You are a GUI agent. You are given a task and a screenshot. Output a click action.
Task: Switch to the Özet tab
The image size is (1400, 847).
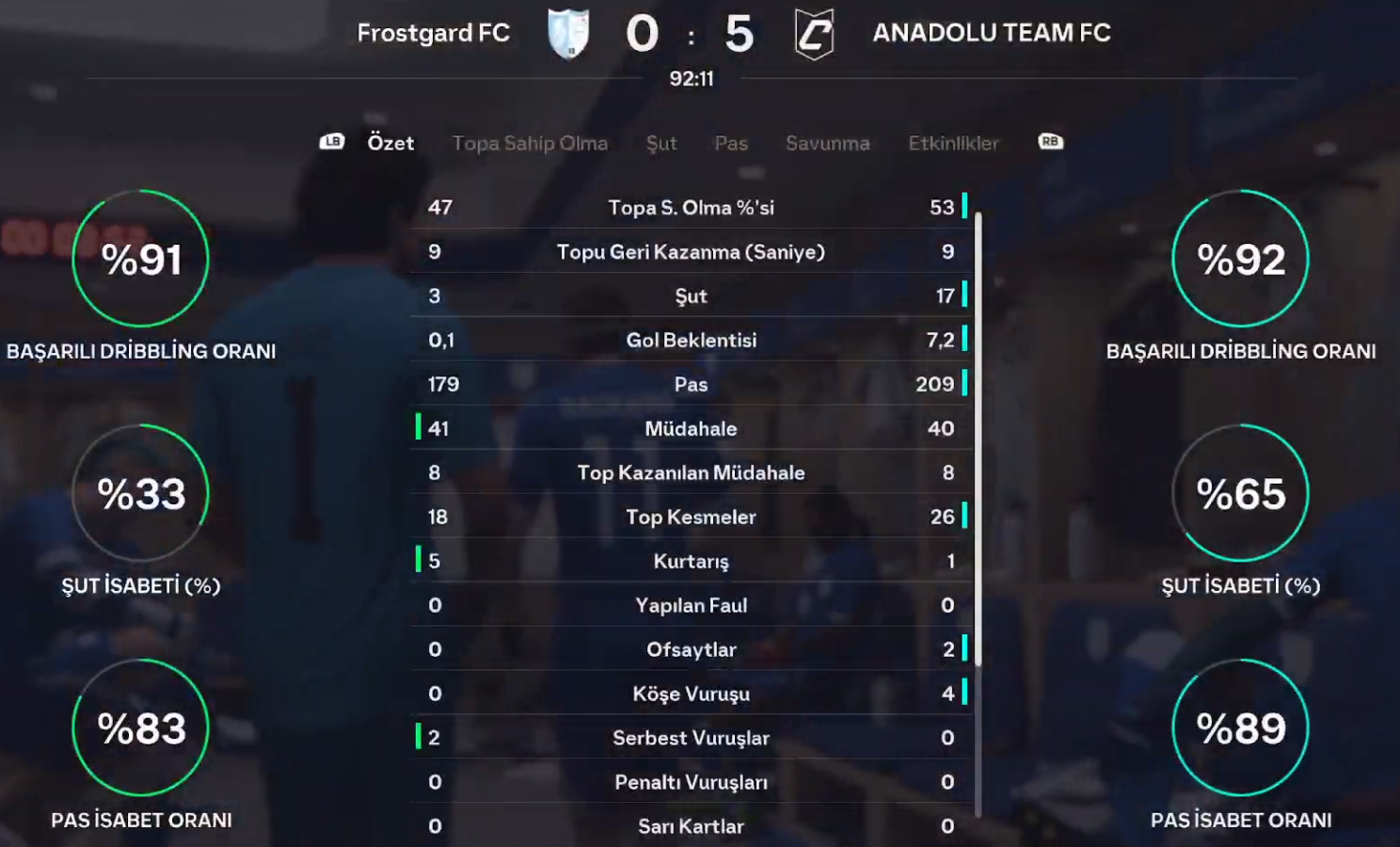pos(390,143)
